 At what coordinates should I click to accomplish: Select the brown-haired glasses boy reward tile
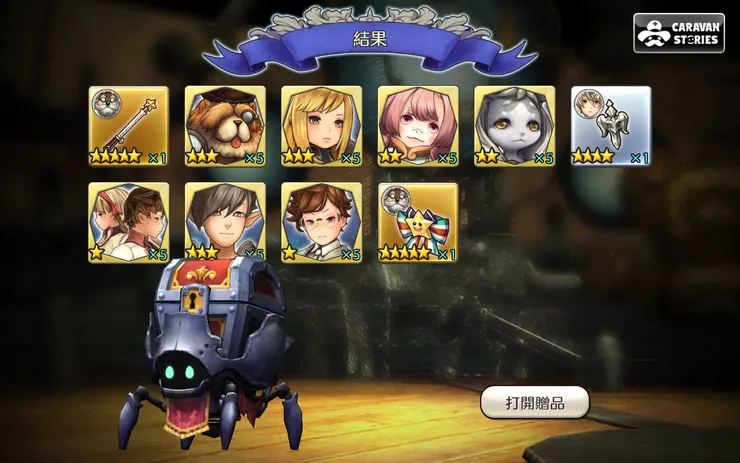(x=321, y=222)
